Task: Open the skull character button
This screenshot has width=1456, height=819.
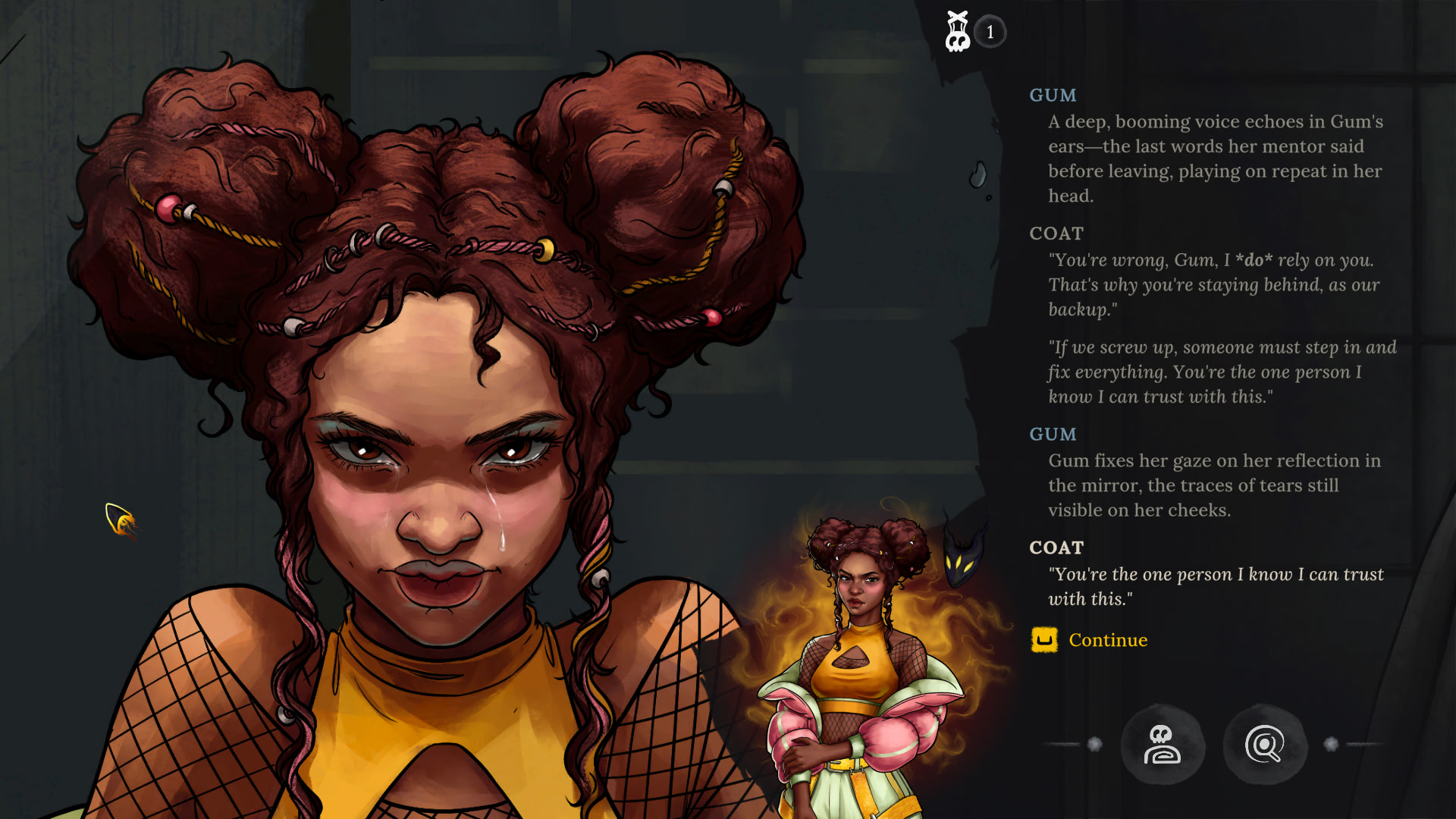Action: pyautogui.click(x=1162, y=745)
